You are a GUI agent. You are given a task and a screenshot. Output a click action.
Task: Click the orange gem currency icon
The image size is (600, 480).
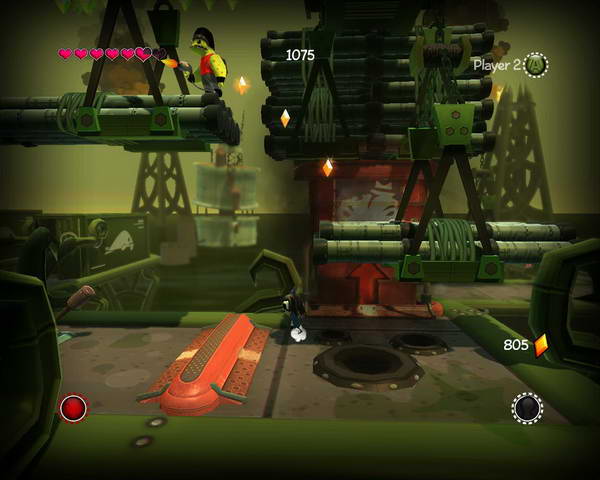pos(541,345)
